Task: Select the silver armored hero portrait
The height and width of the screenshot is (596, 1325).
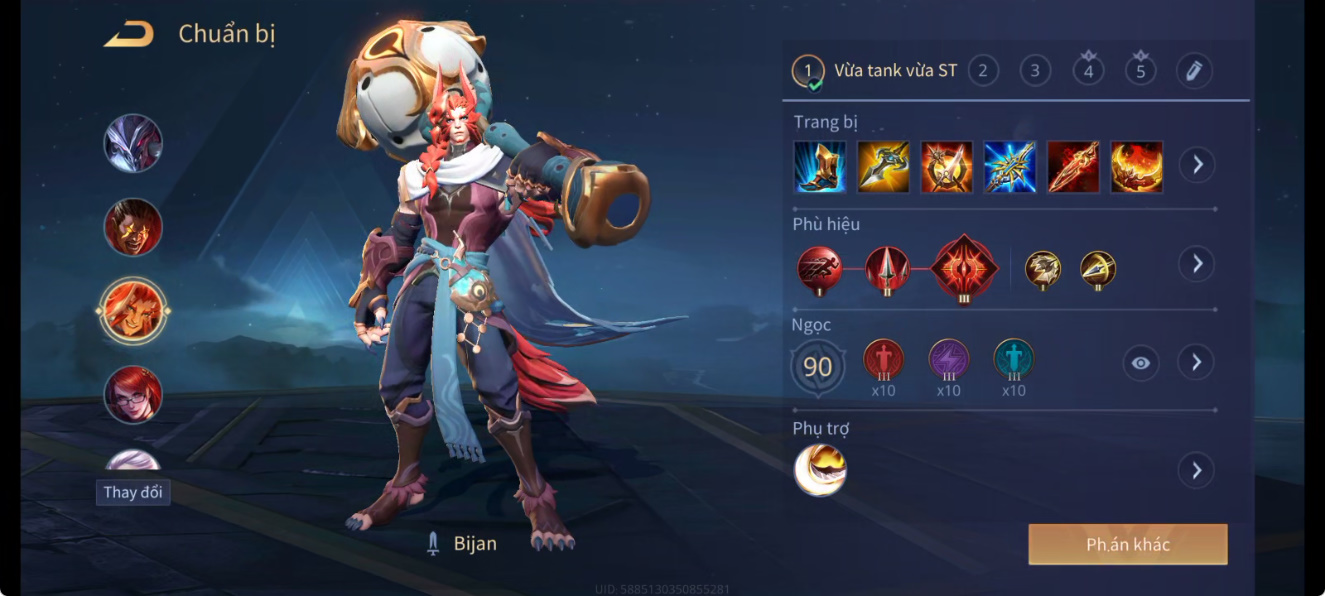Action: (133, 143)
